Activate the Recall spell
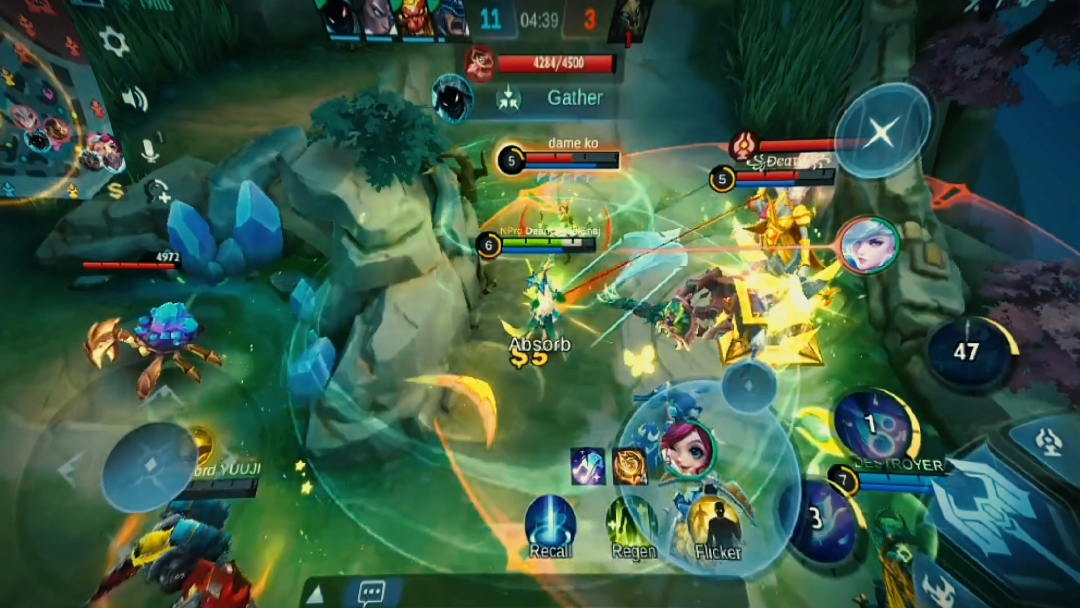The image size is (1080, 608). point(550,523)
